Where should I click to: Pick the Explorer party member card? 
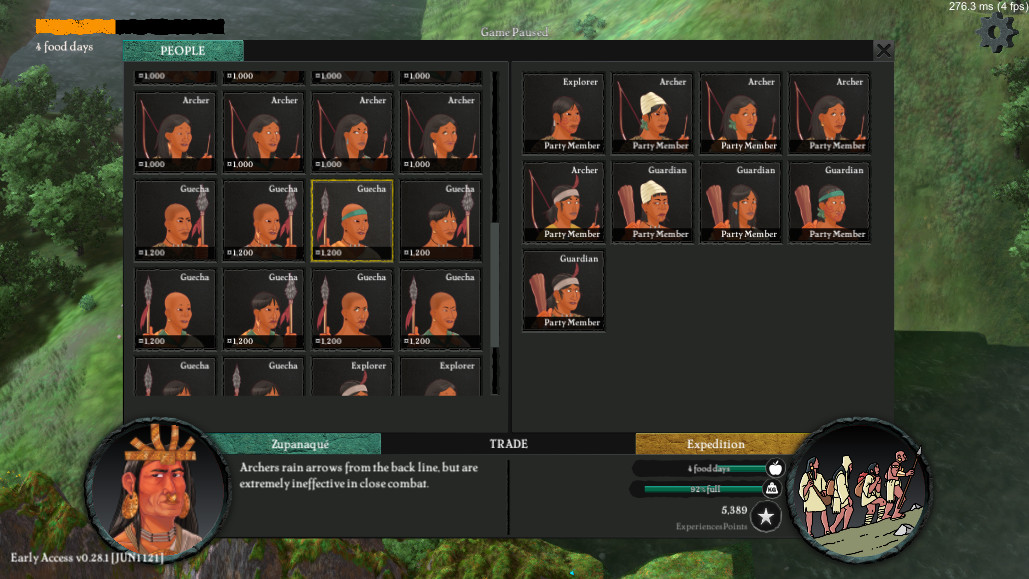coord(564,113)
